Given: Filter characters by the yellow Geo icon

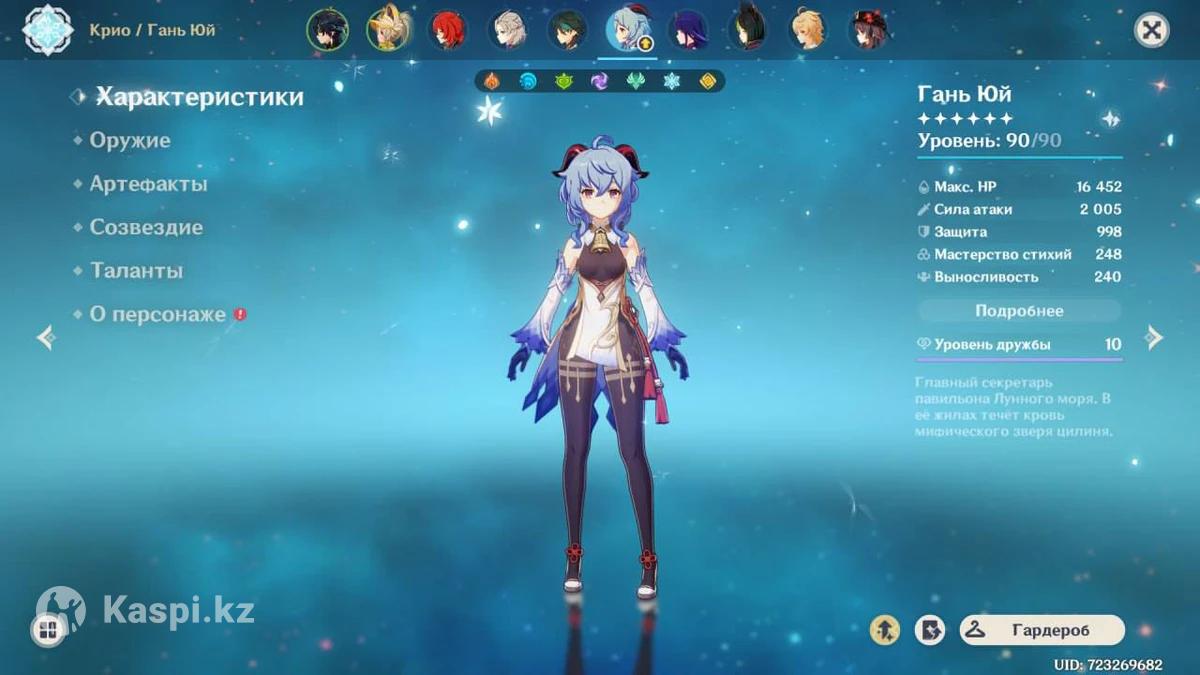Looking at the screenshot, I should 707,81.
